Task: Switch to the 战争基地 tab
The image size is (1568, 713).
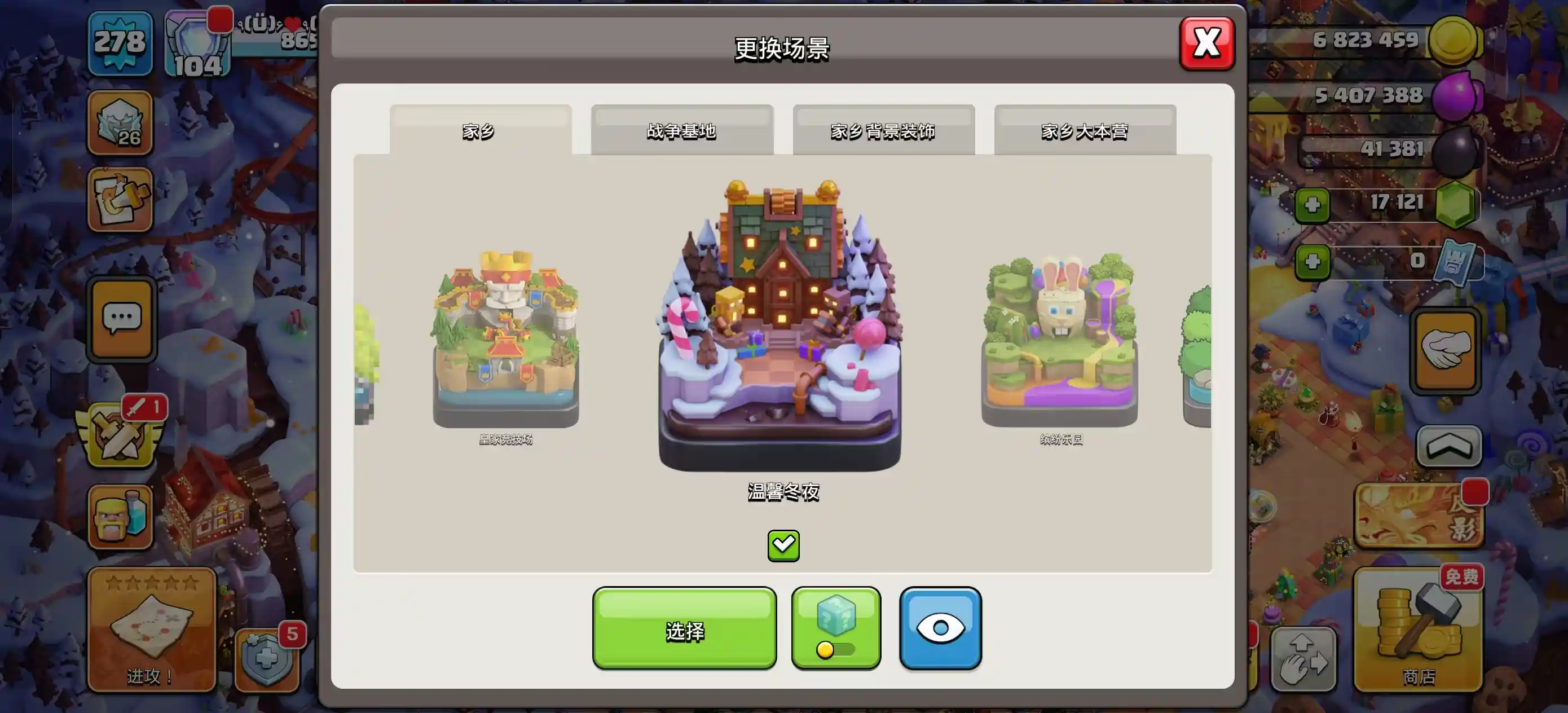Action: click(682, 130)
